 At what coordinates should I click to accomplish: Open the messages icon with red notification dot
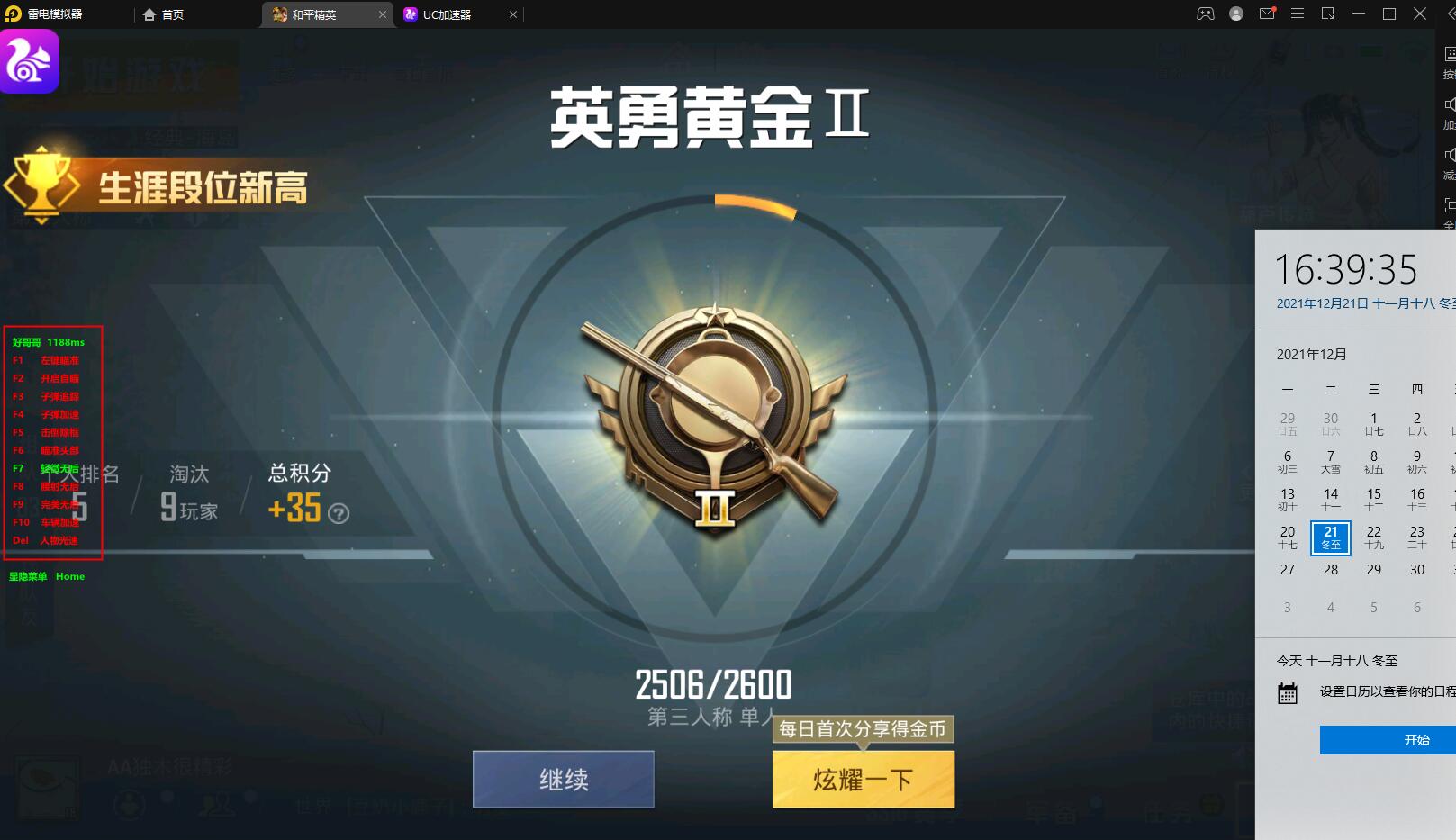click(1267, 14)
